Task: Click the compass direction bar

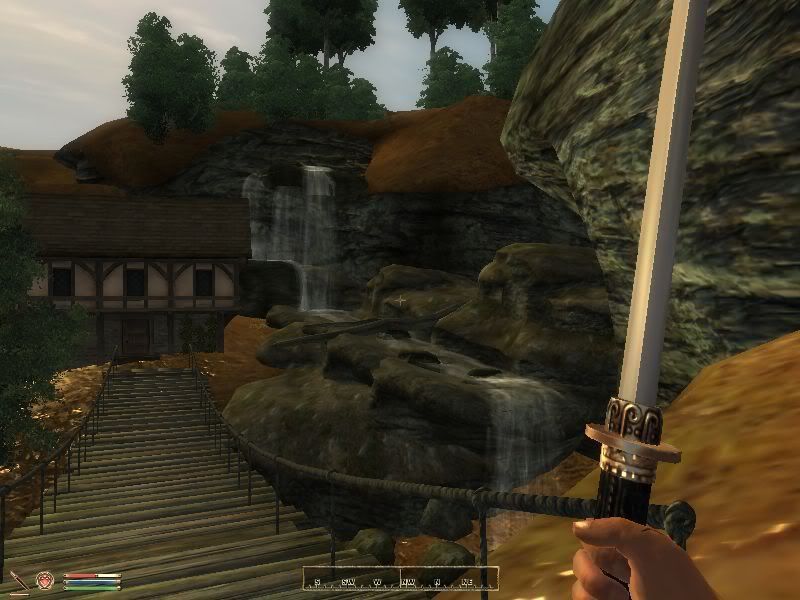Action: (x=400, y=578)
